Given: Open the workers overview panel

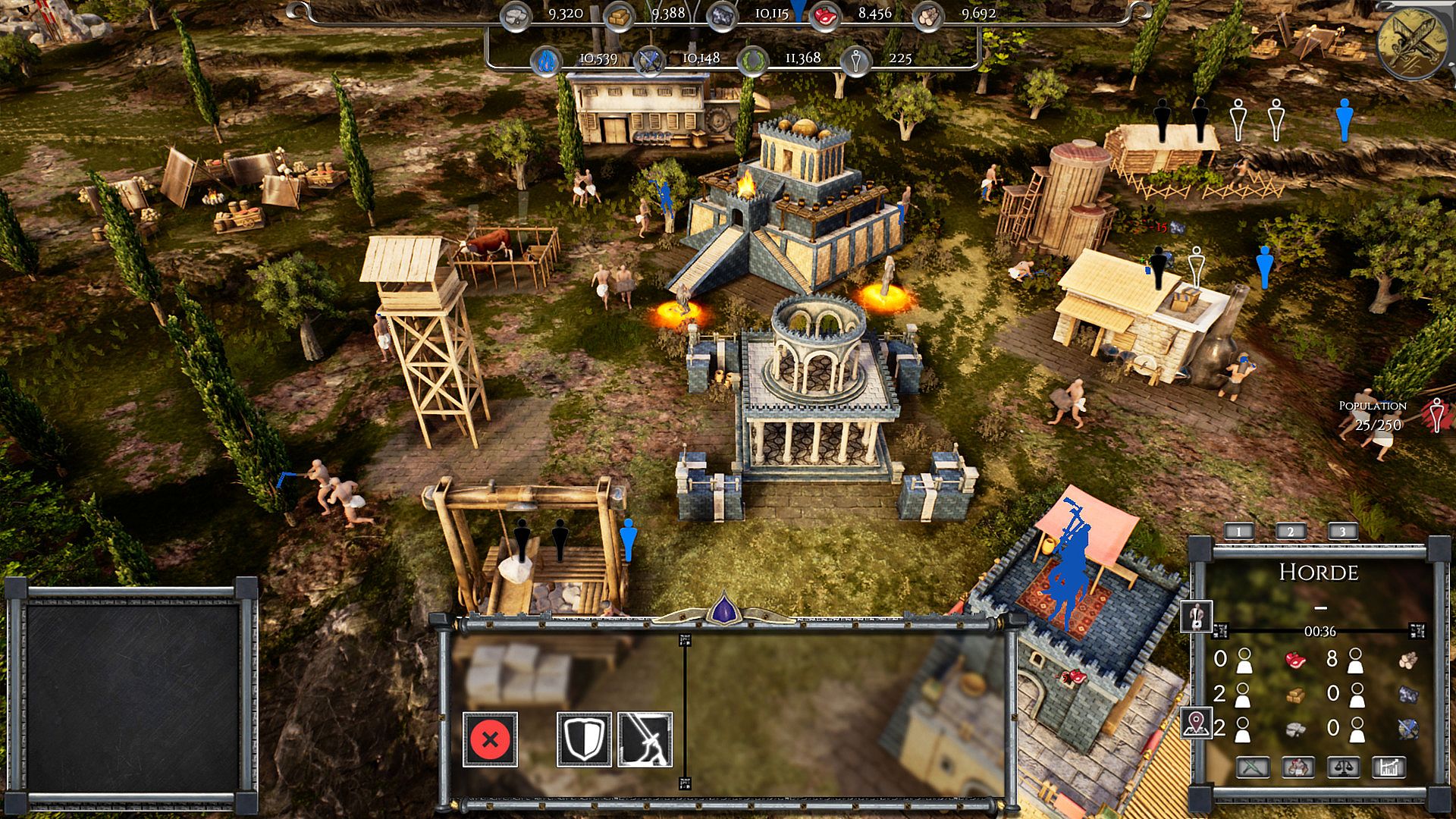Looking at the screenshot, I should (x=1298, y=768).
